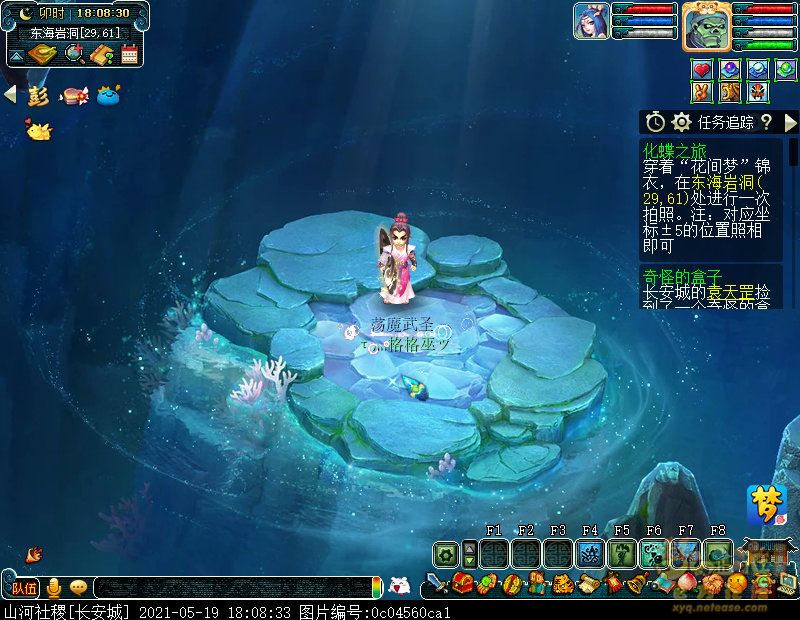Open the blue slime with crown icon
The width and height of the screenshot is (800, 620).
[x=108, y=96]
